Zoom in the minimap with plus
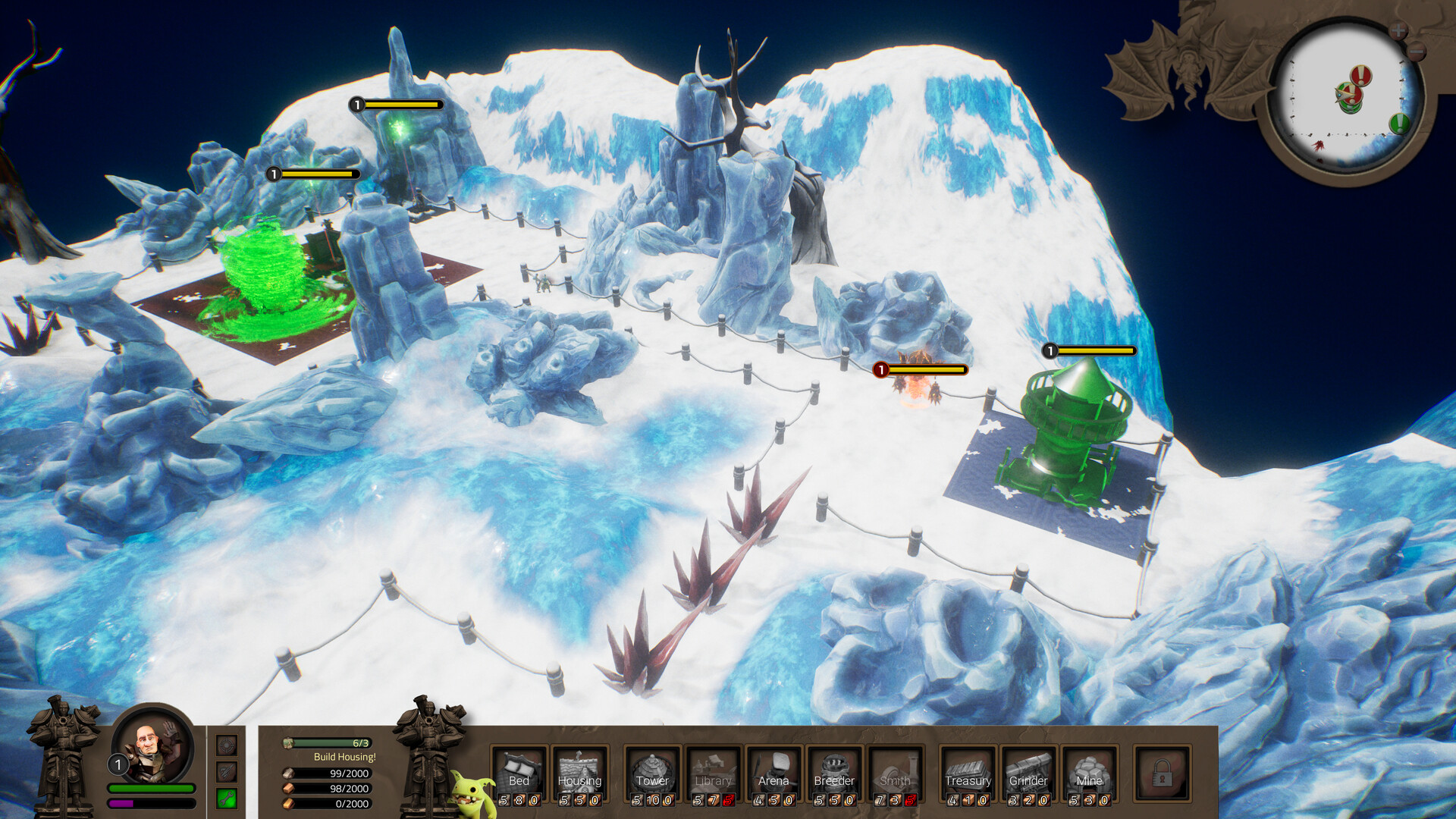Screen dimensions: 1456x819 [1398, 31]
